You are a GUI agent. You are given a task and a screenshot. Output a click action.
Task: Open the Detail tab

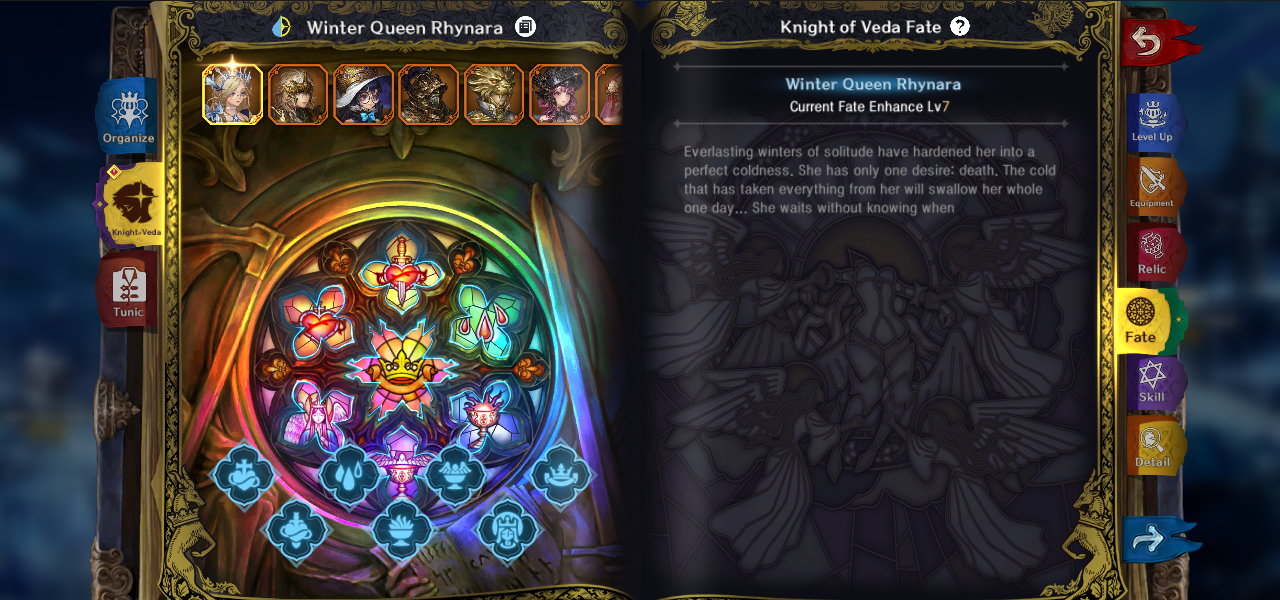1152,446
